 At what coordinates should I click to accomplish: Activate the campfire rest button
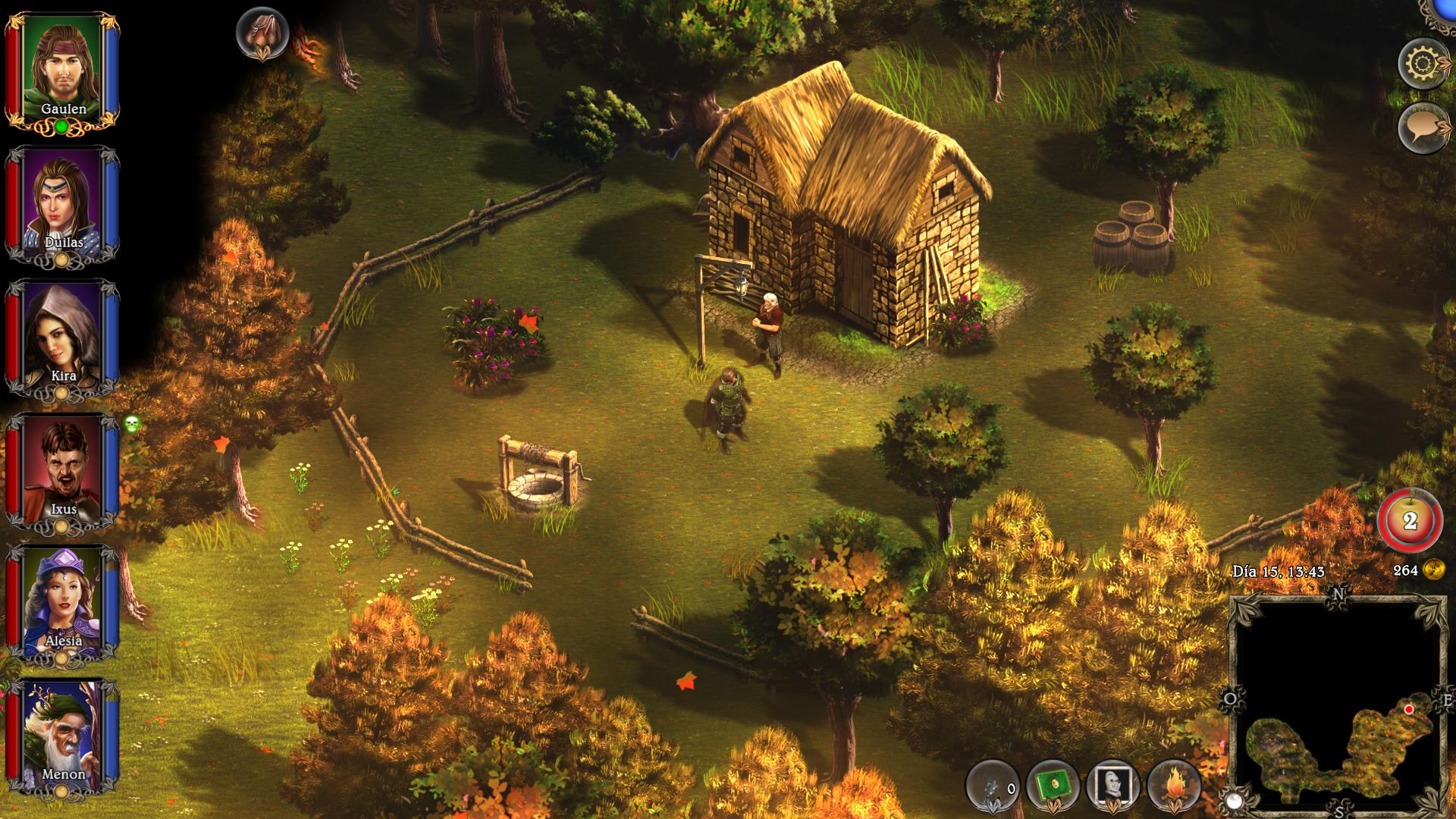point(1174,786)
